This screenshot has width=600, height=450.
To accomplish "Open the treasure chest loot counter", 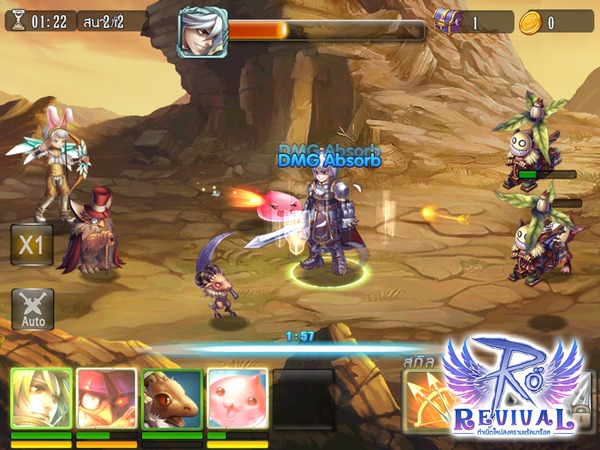I will click(447, 21).
